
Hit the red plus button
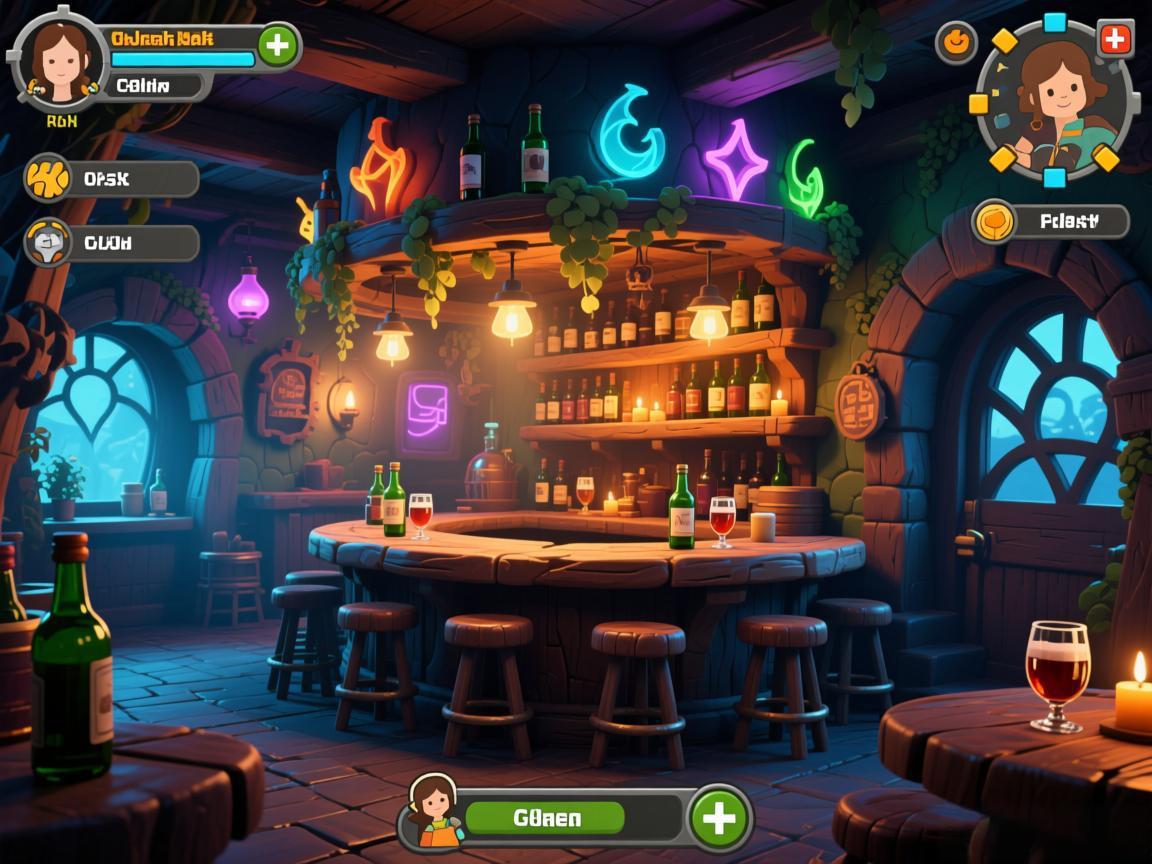1115,40
